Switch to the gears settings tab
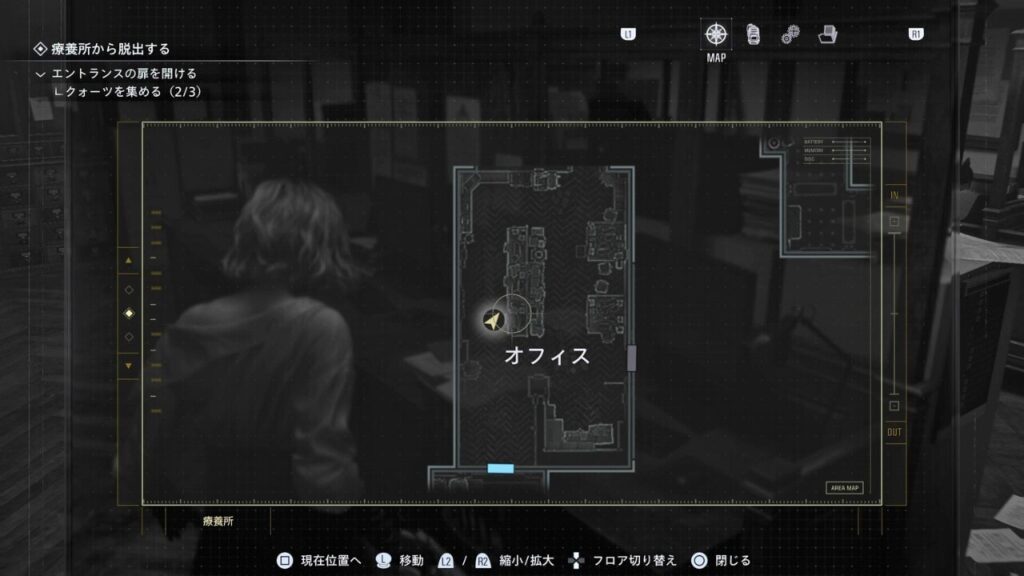 pos(790,34)
